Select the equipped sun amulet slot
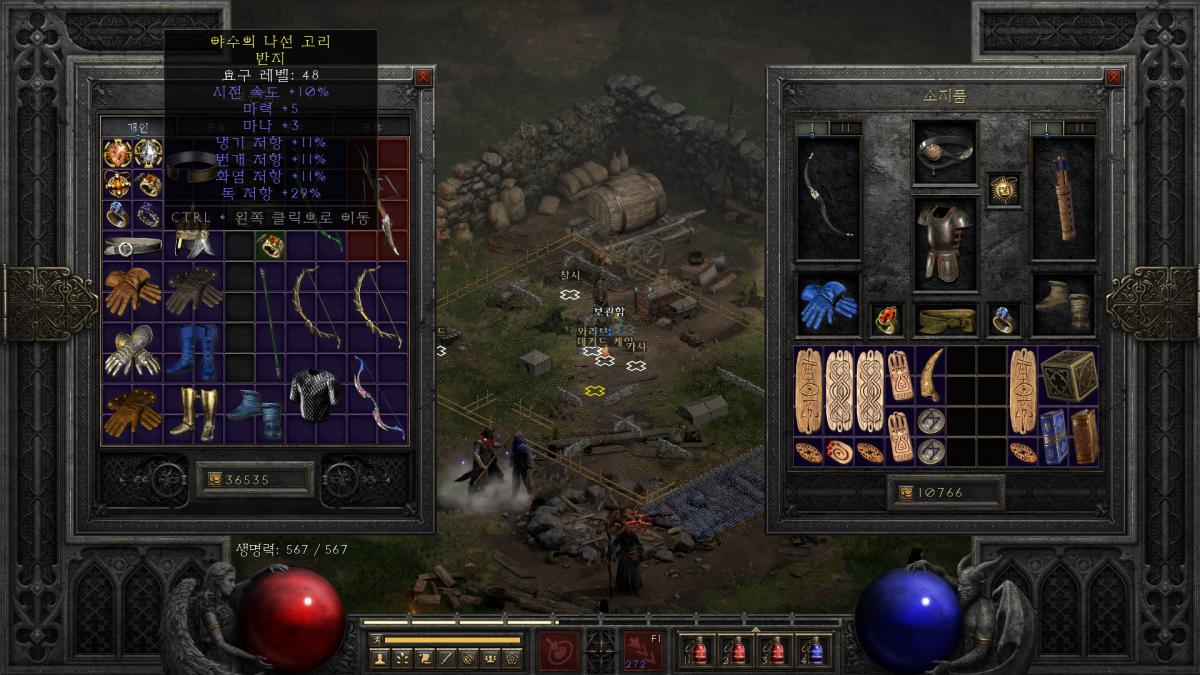Image resolution: width=1200 pixels, height=675 pixels. pyautogui.click(x=1003, y=189)
